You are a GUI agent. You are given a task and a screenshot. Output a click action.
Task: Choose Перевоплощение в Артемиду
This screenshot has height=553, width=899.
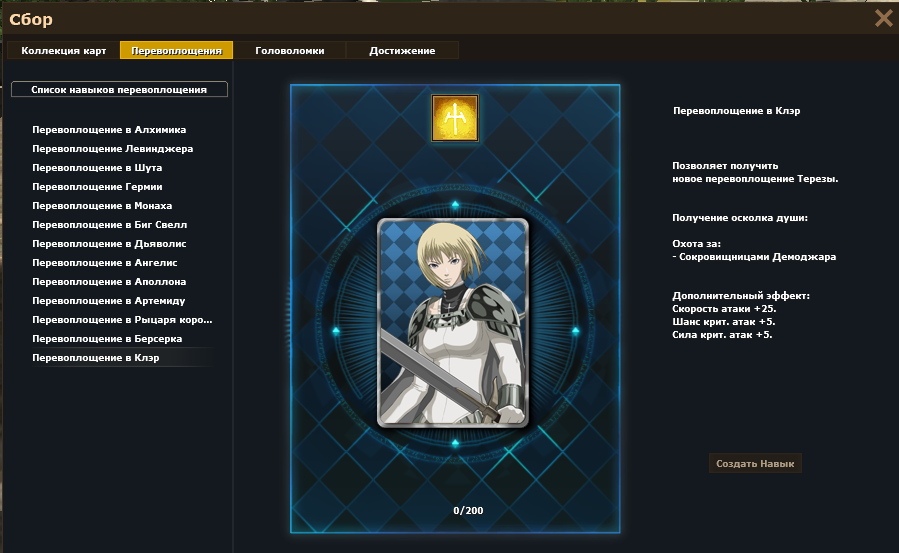[109, 301]
